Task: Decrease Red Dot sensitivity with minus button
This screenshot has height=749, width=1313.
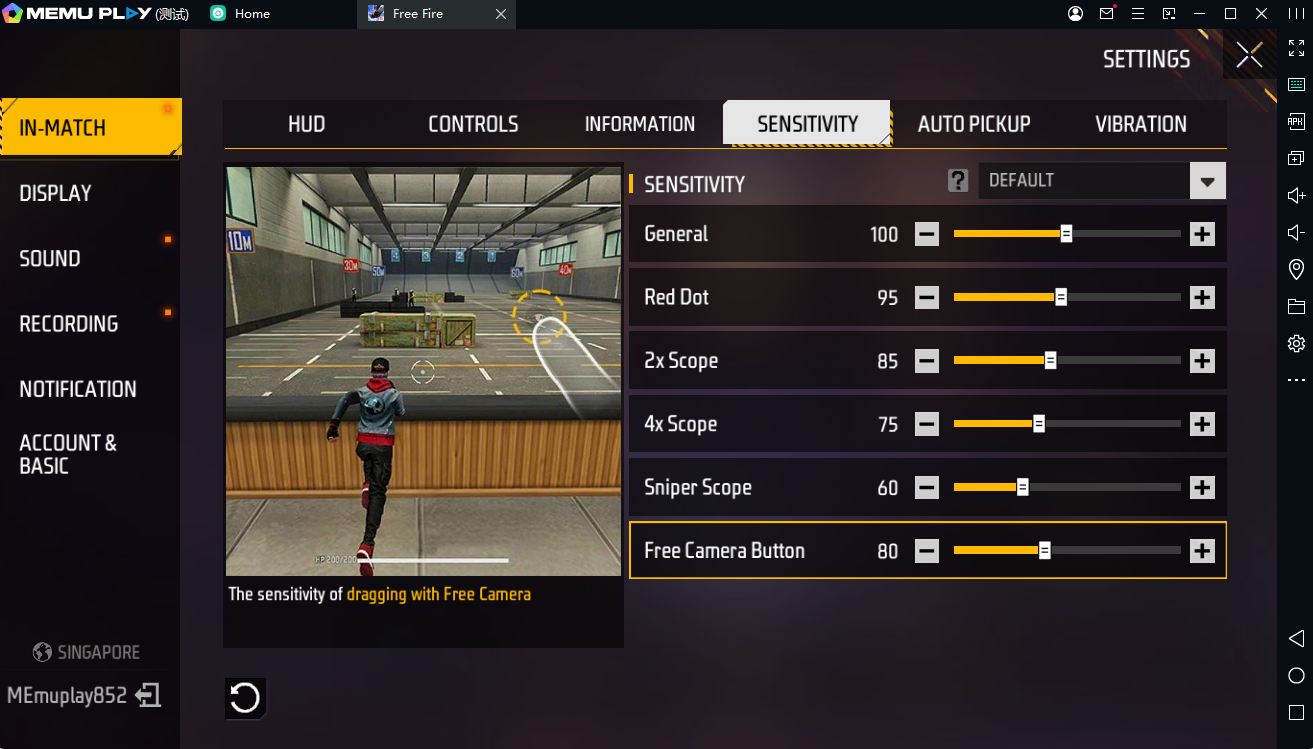Action: click(x=927, y=297)
